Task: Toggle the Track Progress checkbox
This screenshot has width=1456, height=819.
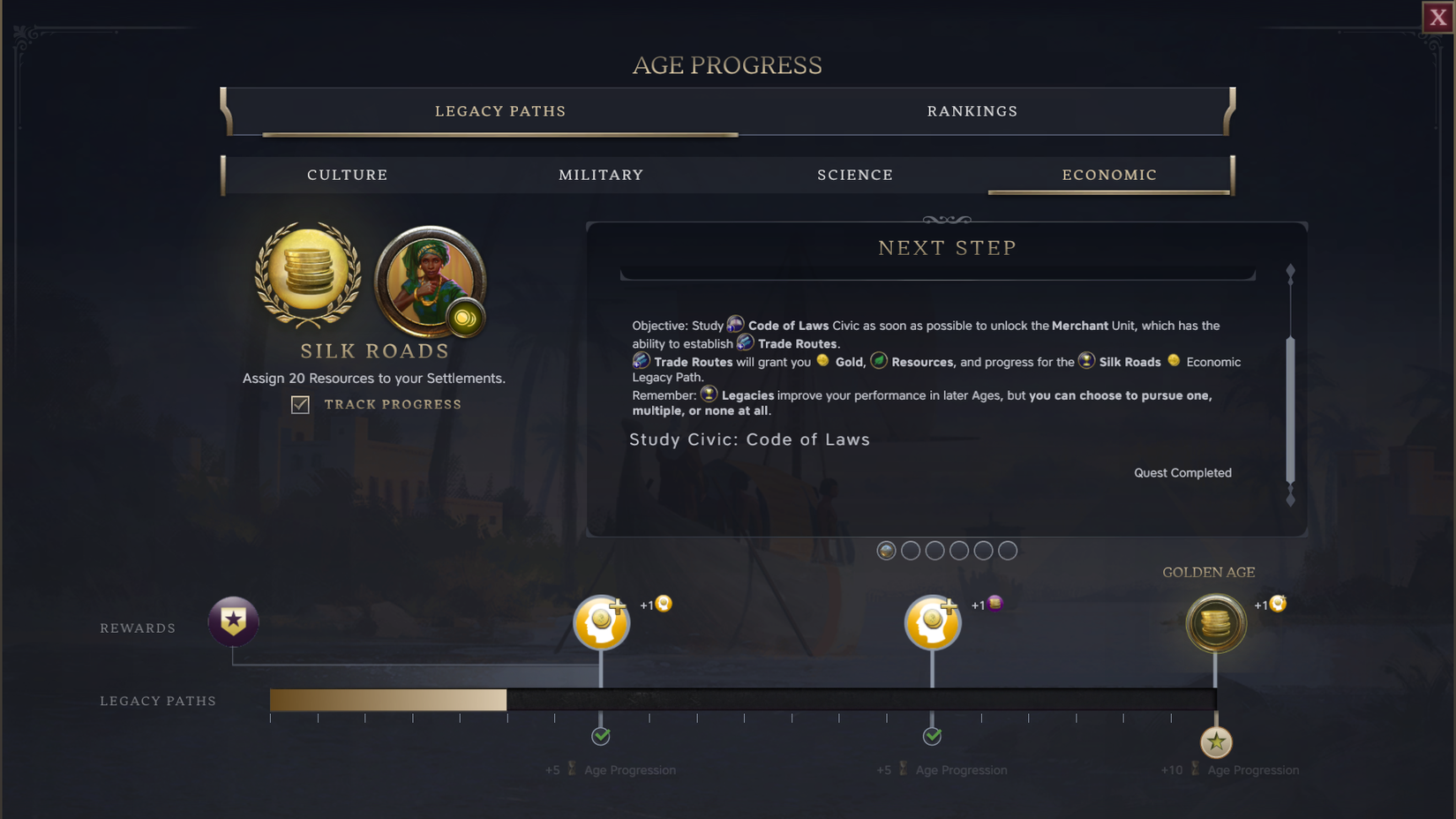Action: coord(300,404)
